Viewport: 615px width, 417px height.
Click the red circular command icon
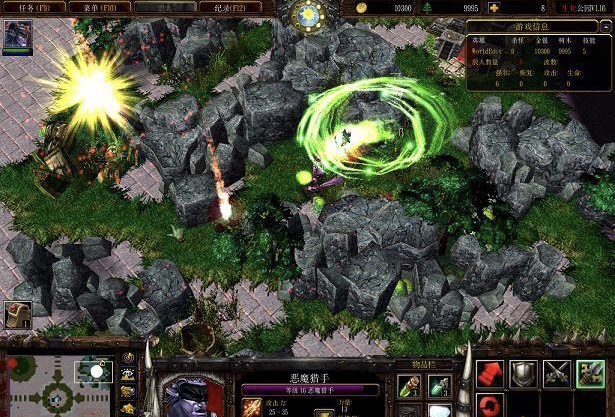(490, 407)
